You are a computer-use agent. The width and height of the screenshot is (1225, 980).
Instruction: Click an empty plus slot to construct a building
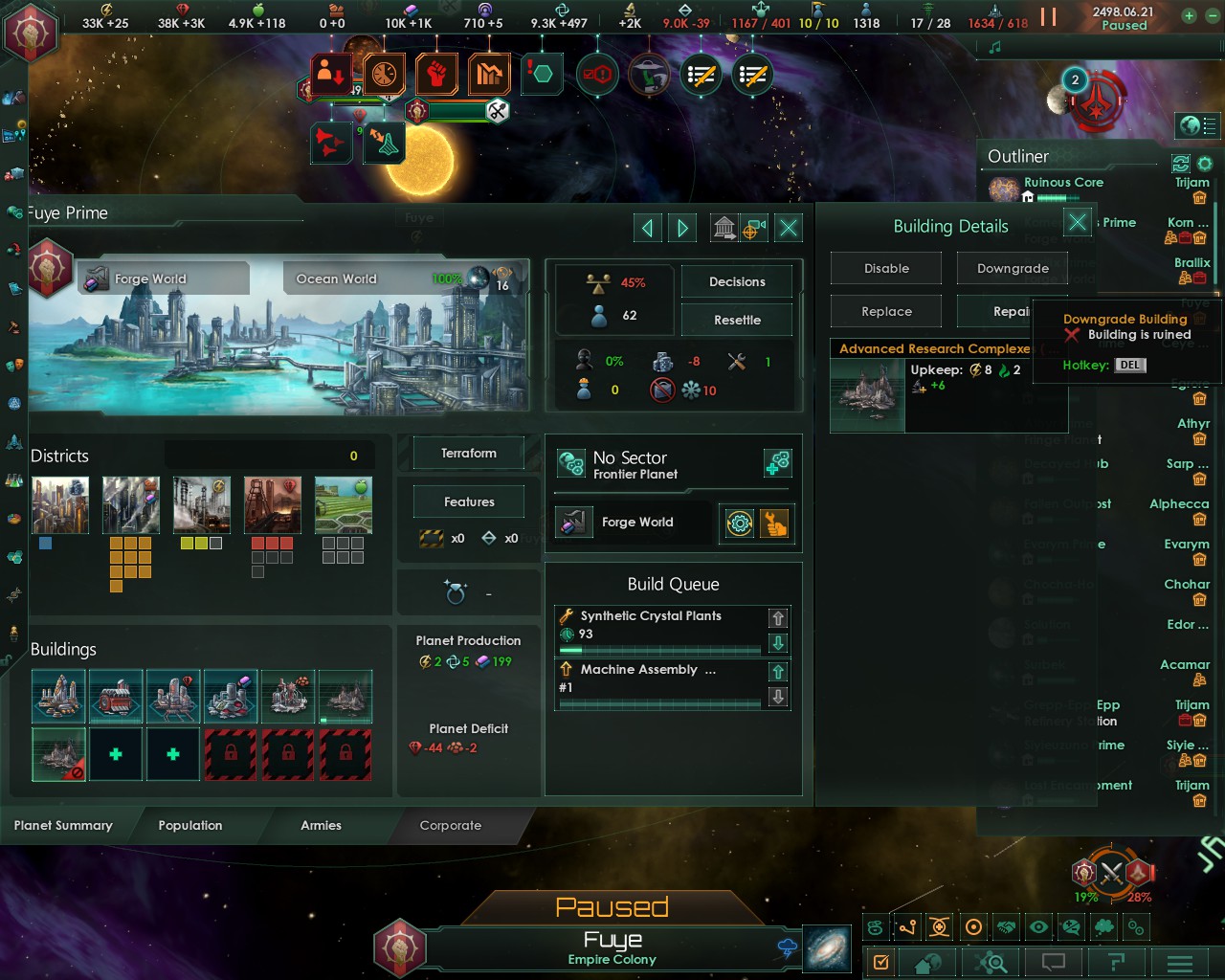pos(116,754)
